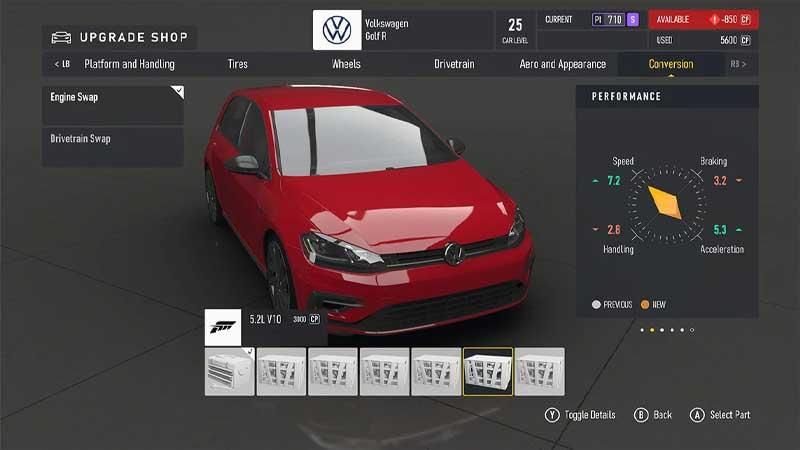Viewport: 800px width, 450px height.
Task: Select the Wheels category tab
Action: click(x=347, y=64)
